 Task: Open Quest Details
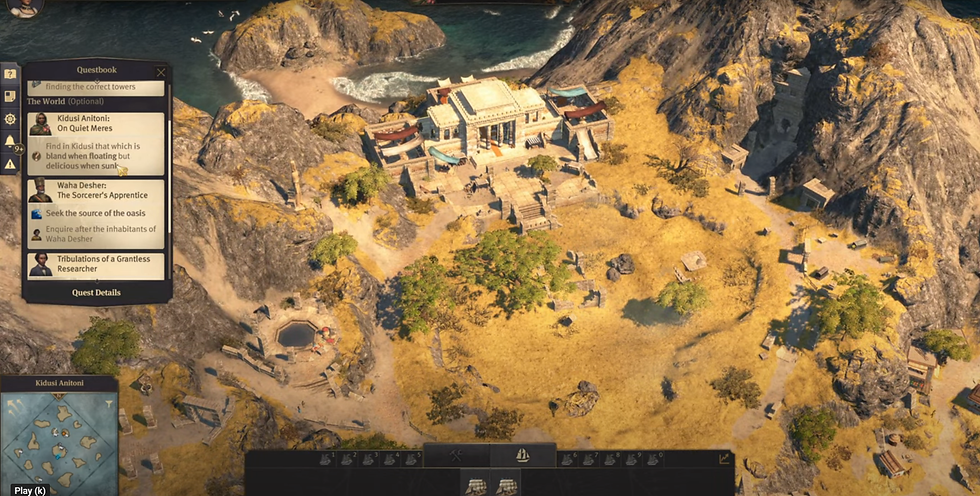(x=96, y=293)
